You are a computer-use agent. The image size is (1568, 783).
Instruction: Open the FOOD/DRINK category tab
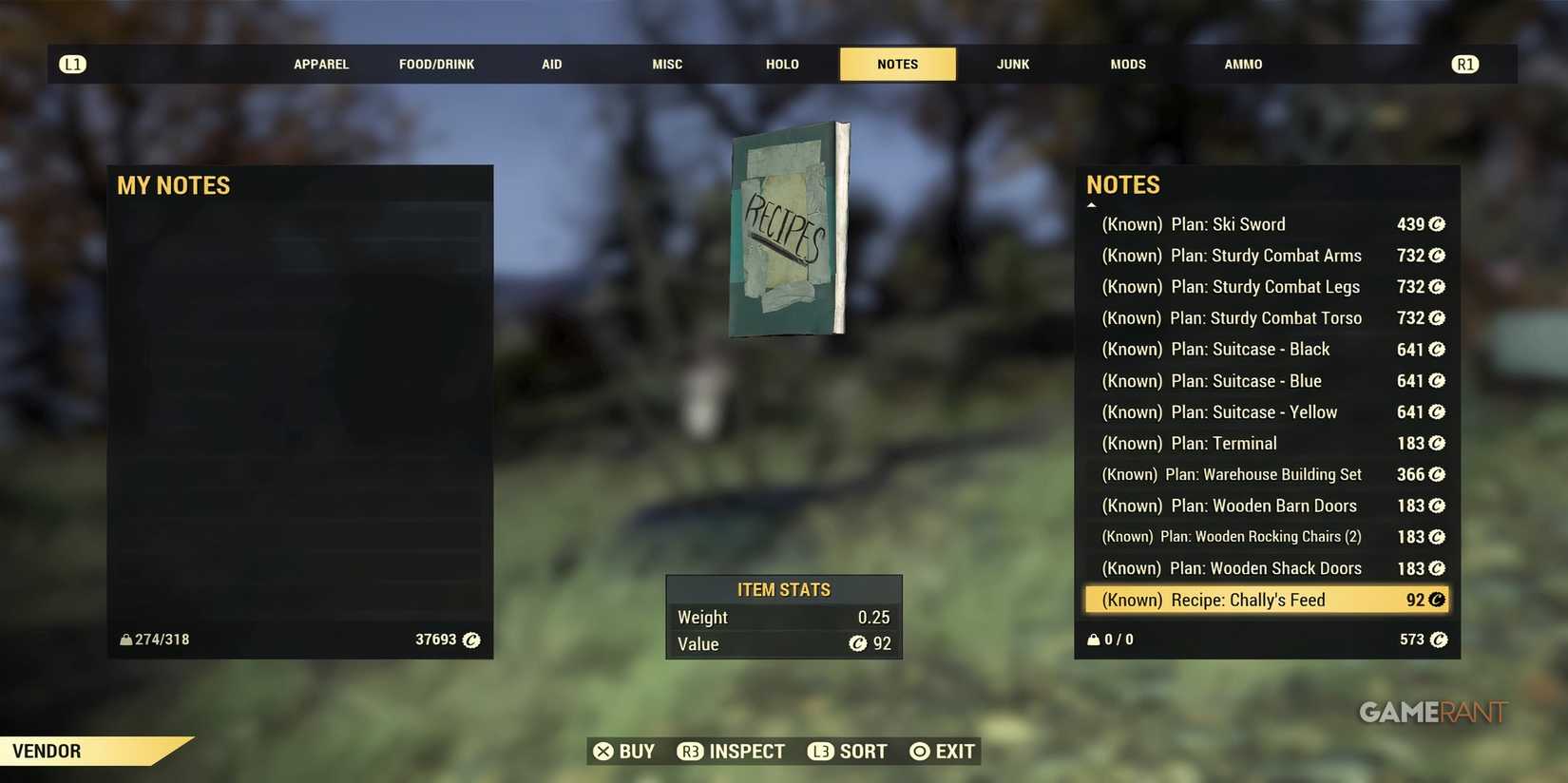pyautogui.click(x=436, y=64)
